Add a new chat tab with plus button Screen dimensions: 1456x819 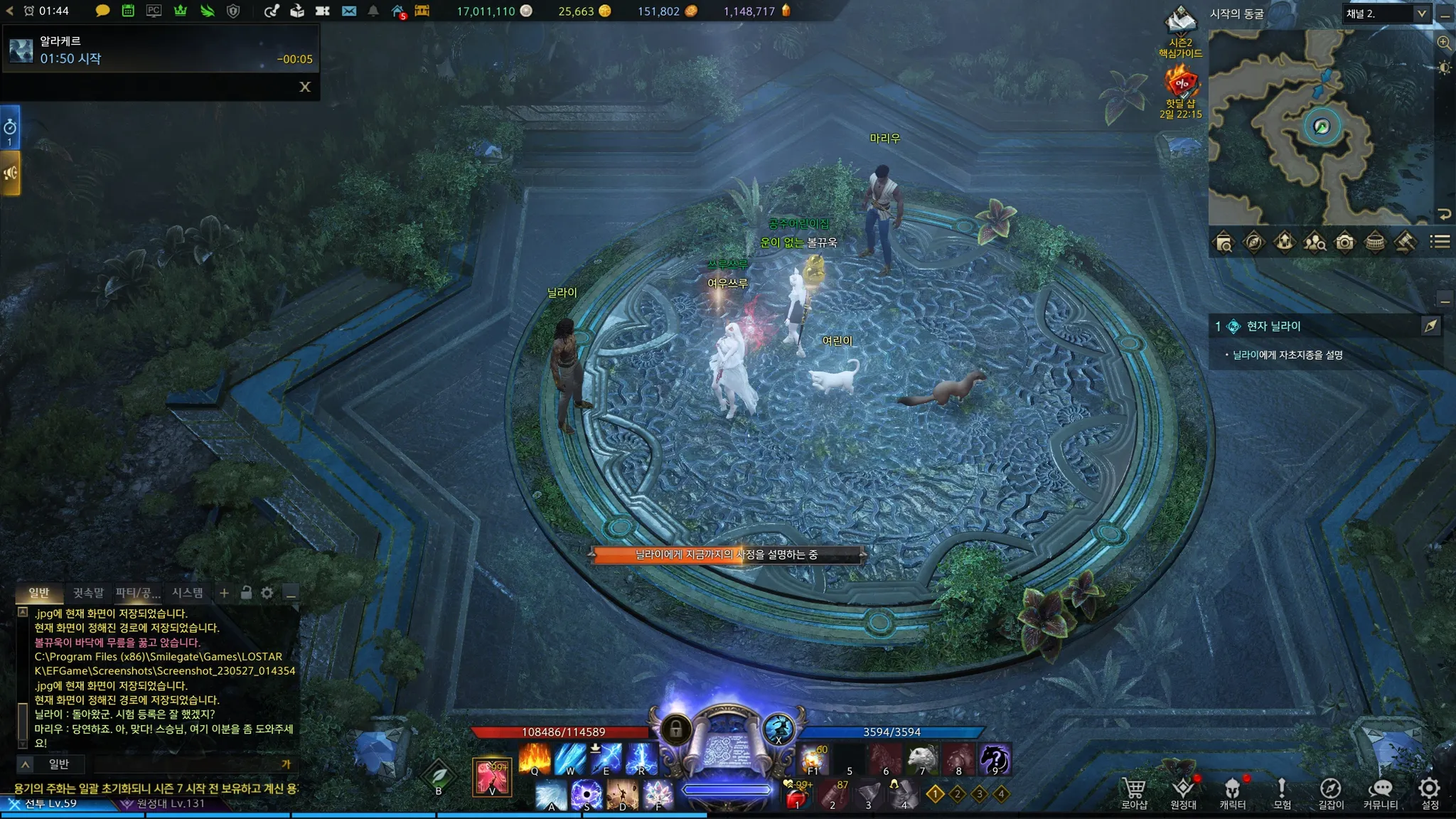pyautogui.click(x=224, y=592)
